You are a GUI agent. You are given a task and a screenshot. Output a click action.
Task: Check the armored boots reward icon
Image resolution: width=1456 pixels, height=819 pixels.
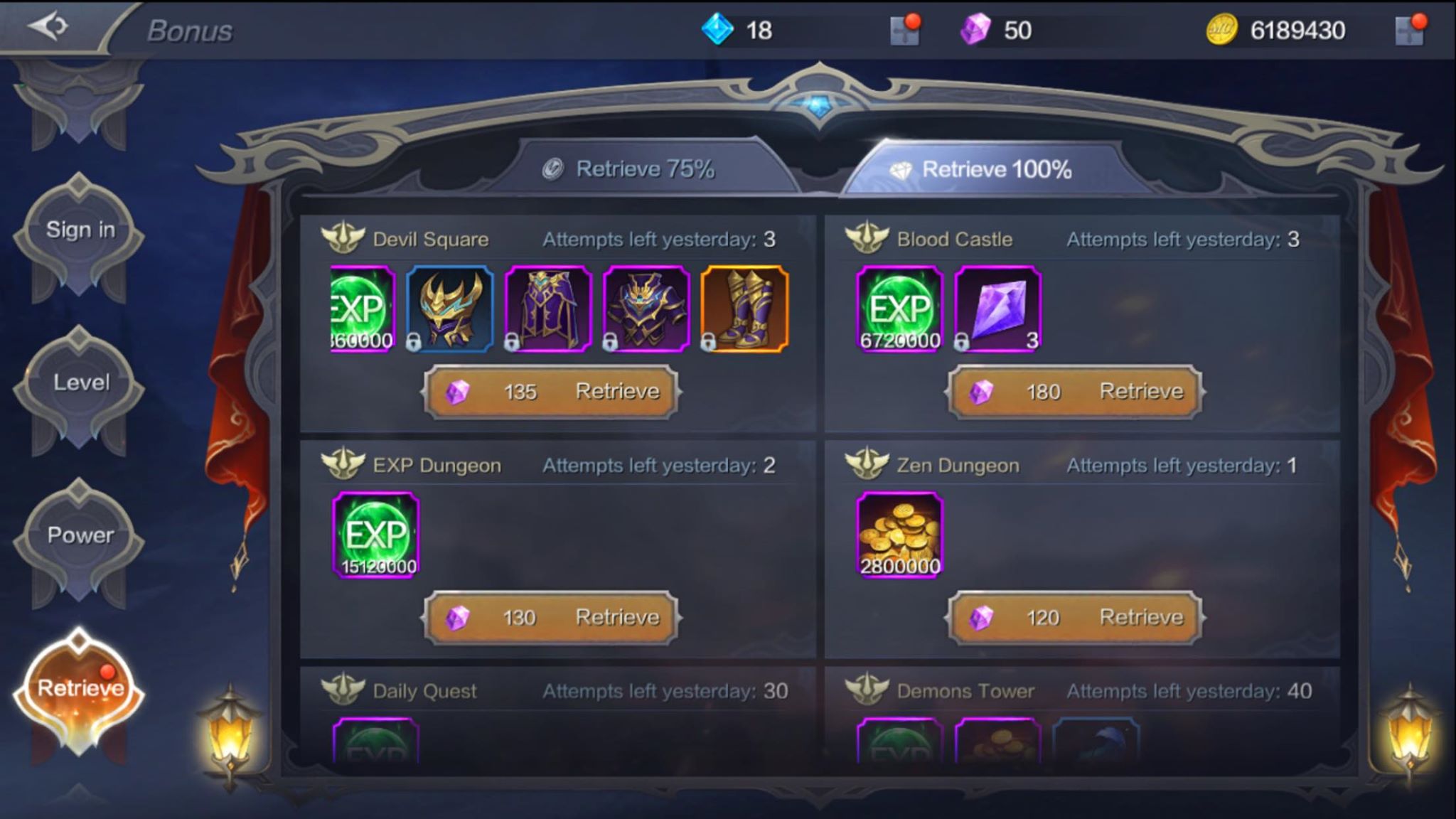[744, 309]
